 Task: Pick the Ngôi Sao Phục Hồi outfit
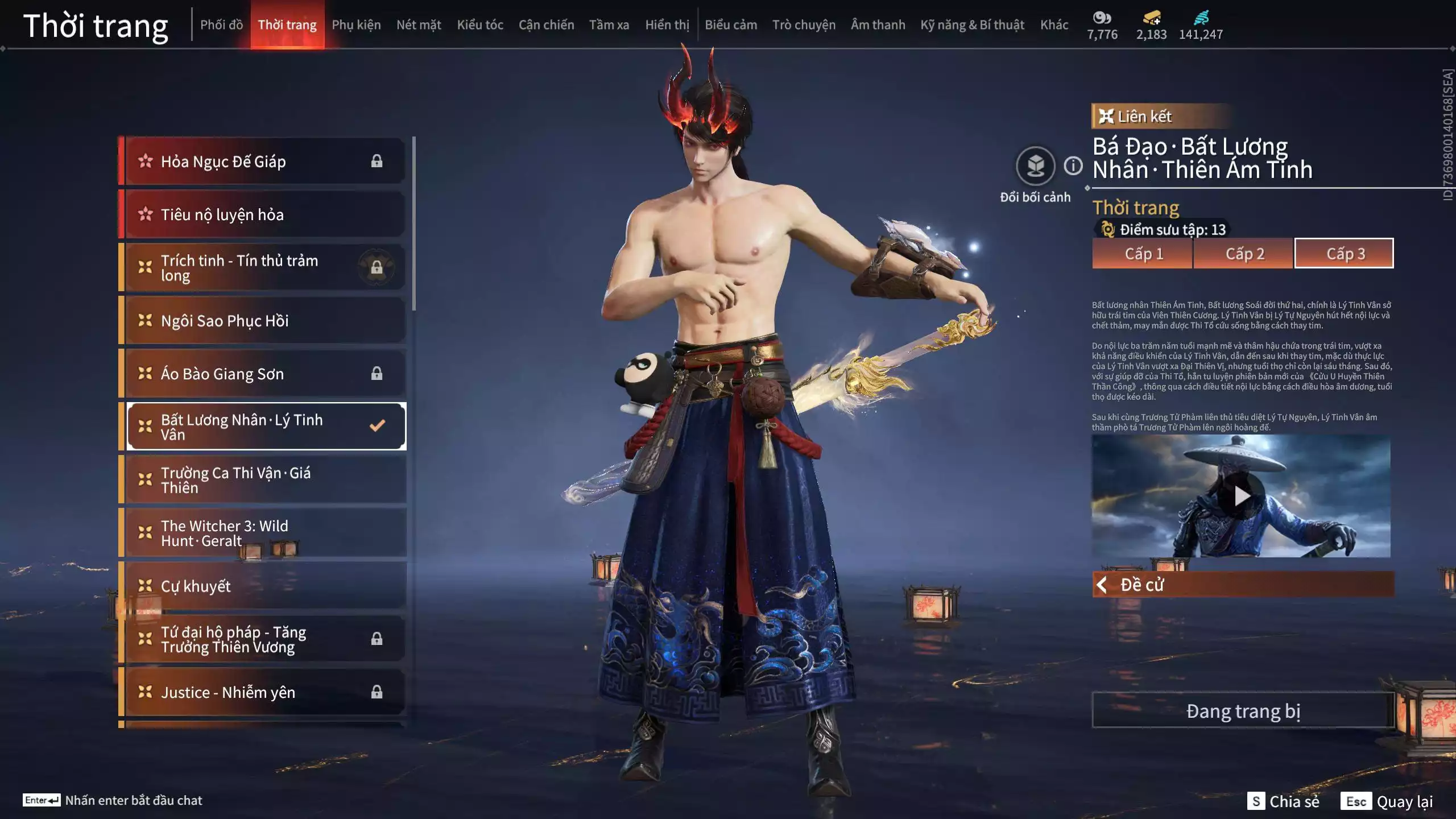[265, 321]
